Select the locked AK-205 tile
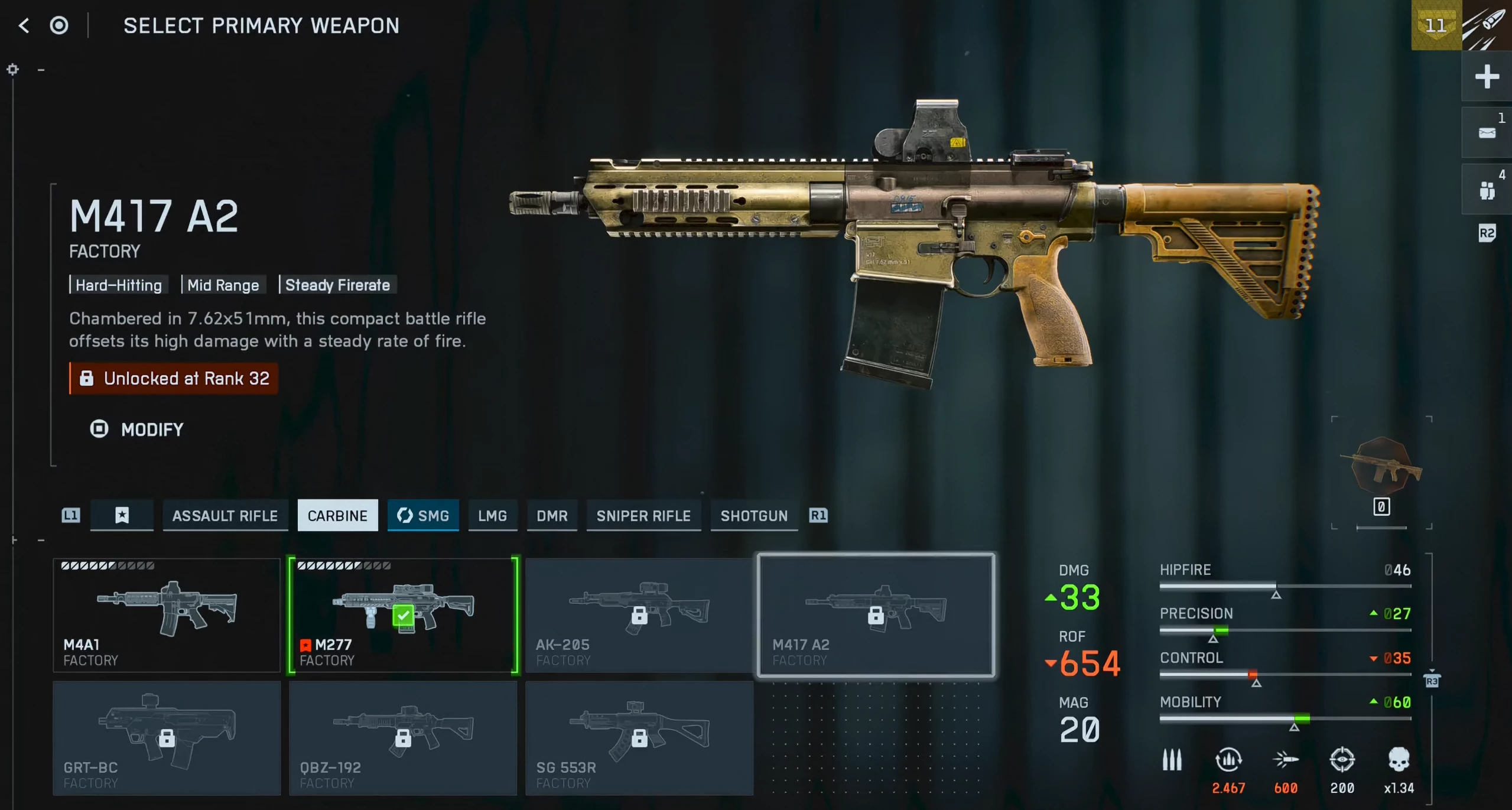The width and height of the screenshot is (1512, 810). coord(639,615)
